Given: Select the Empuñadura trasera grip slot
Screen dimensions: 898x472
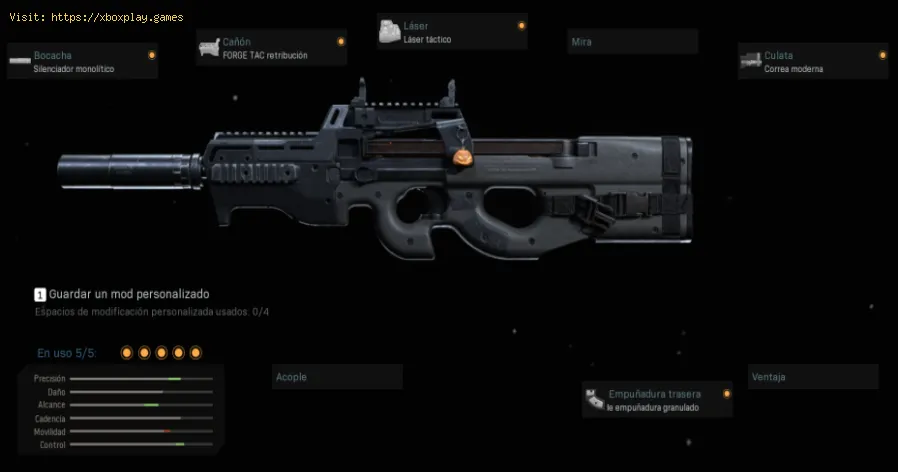Looking at the screenshot, I should [x=657, y=400].
